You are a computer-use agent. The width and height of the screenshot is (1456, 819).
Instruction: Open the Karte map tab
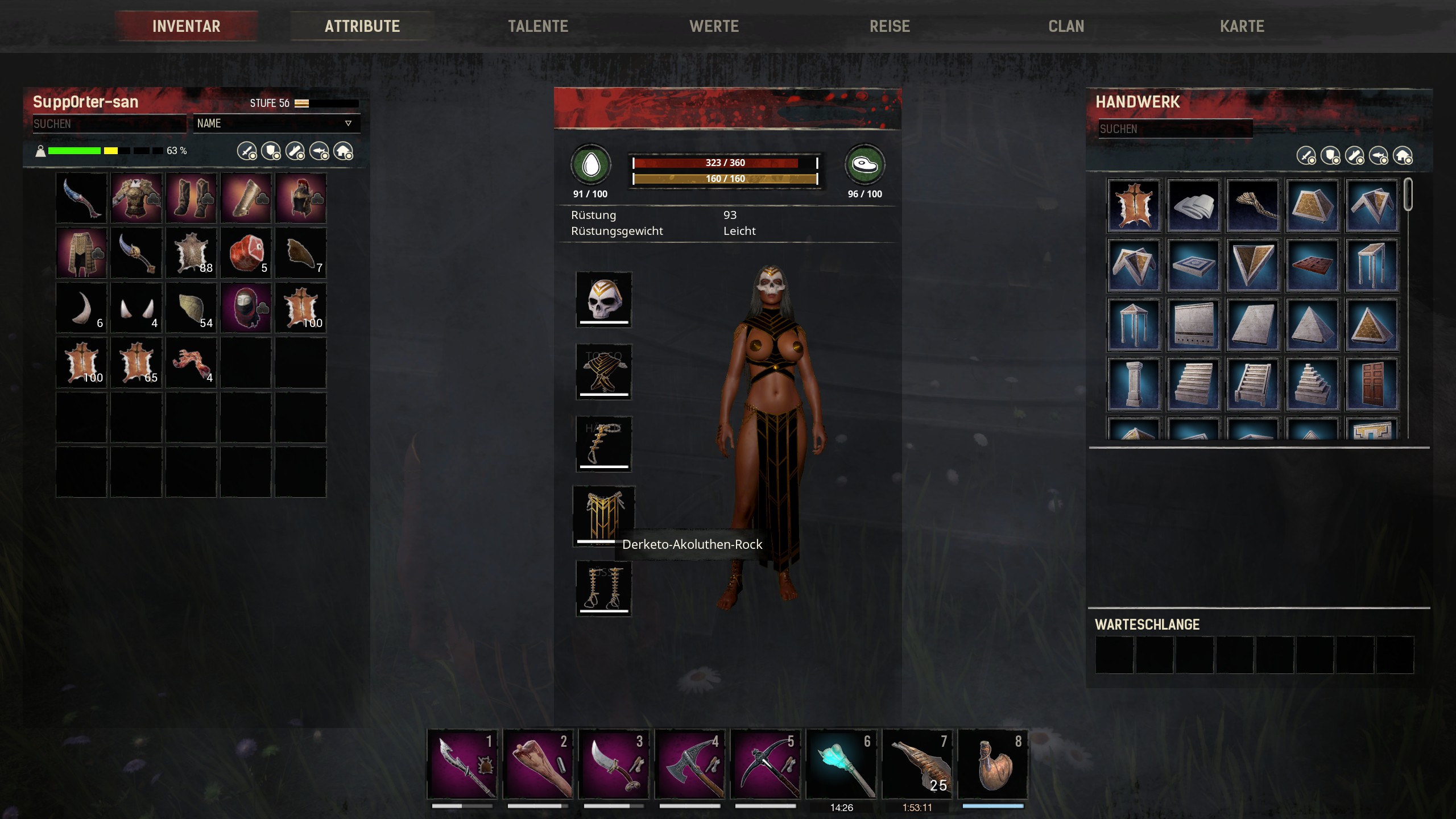[1242, 26]
